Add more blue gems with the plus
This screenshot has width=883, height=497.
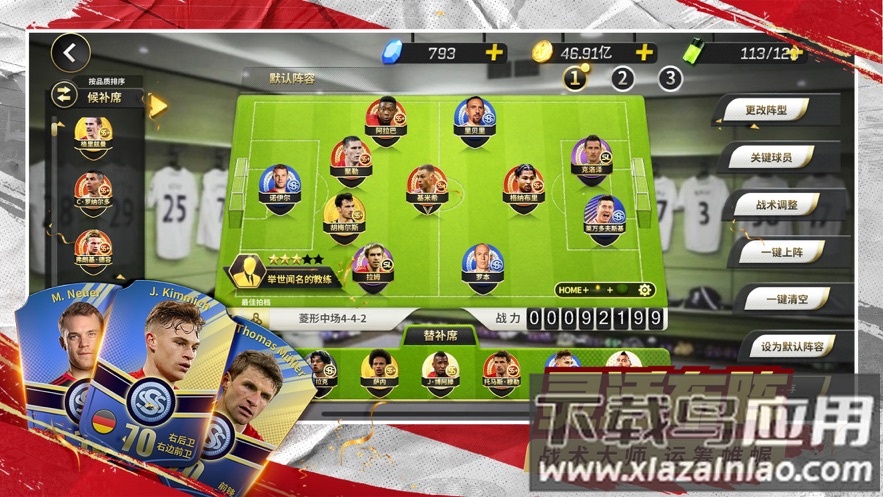494,53
